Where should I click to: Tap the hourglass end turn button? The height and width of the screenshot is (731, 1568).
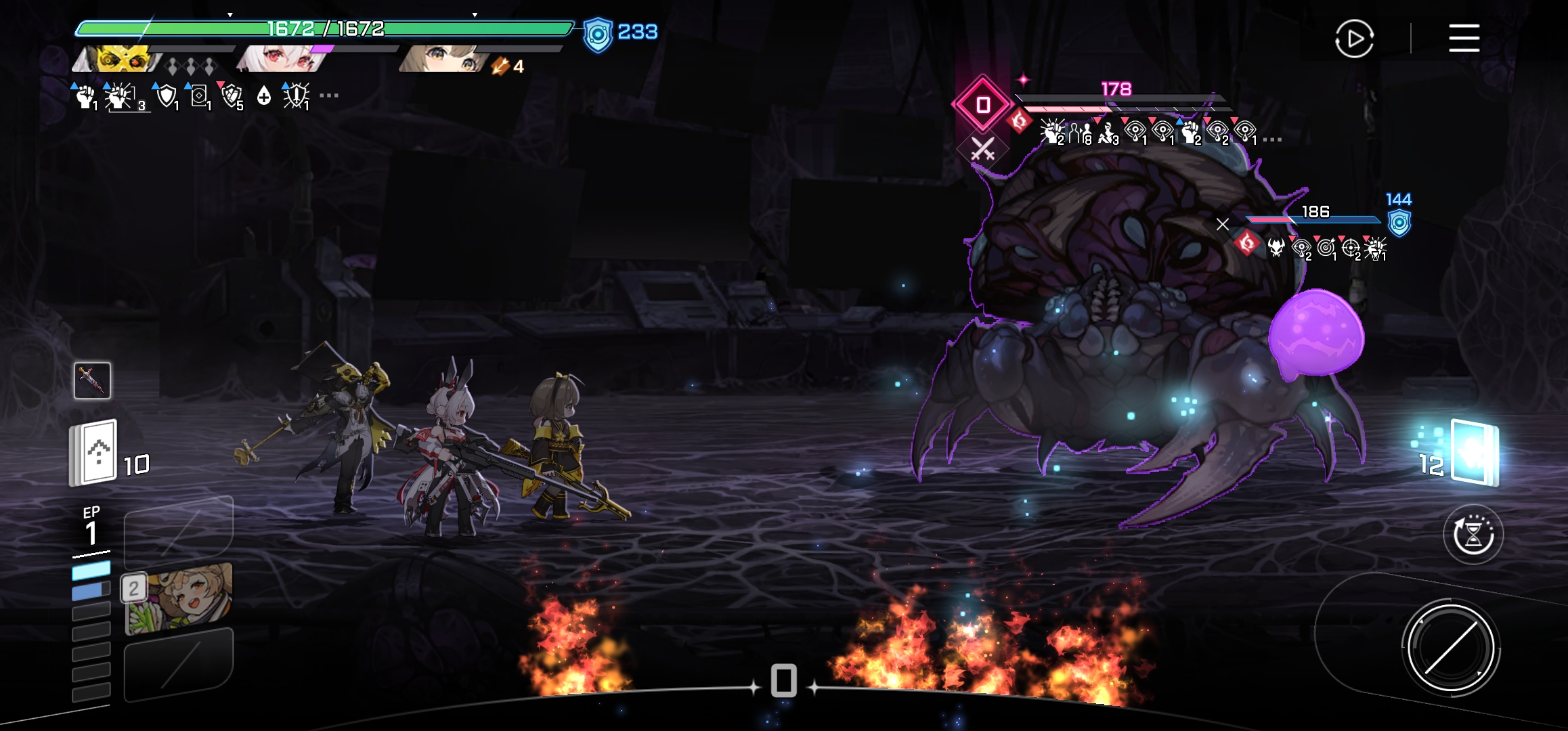pos(1473,535)
